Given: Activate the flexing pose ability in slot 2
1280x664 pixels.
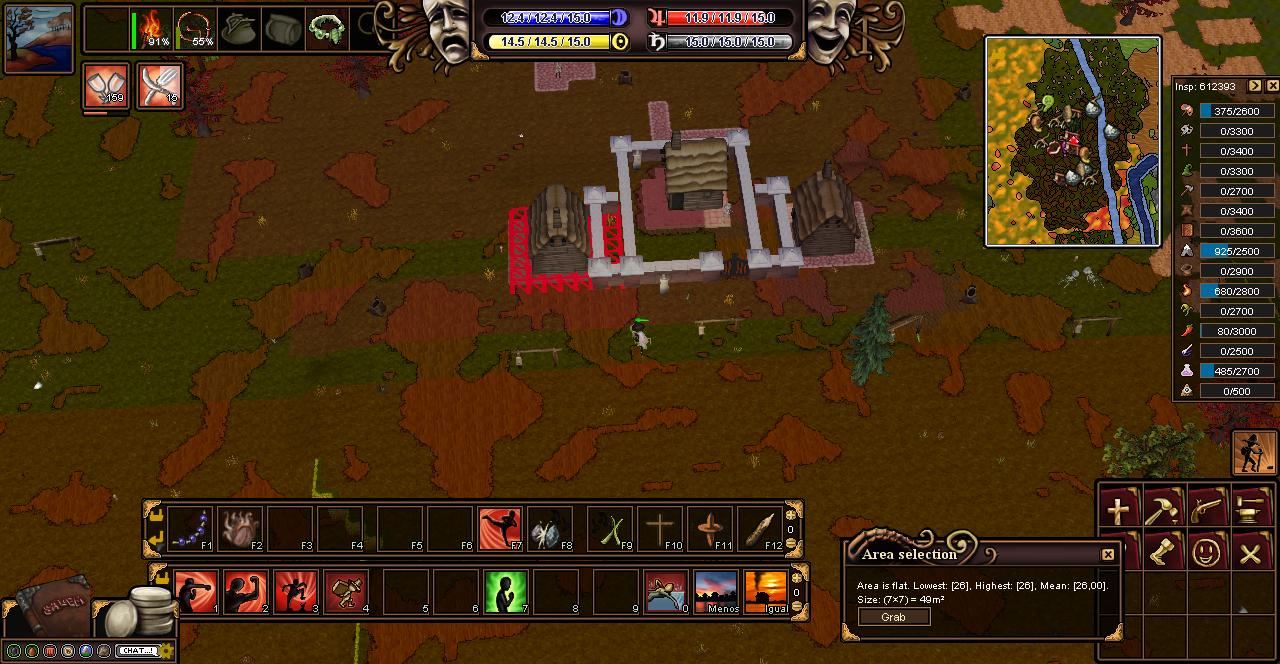Looking at the screenshot, I should (x=245, y=591).
